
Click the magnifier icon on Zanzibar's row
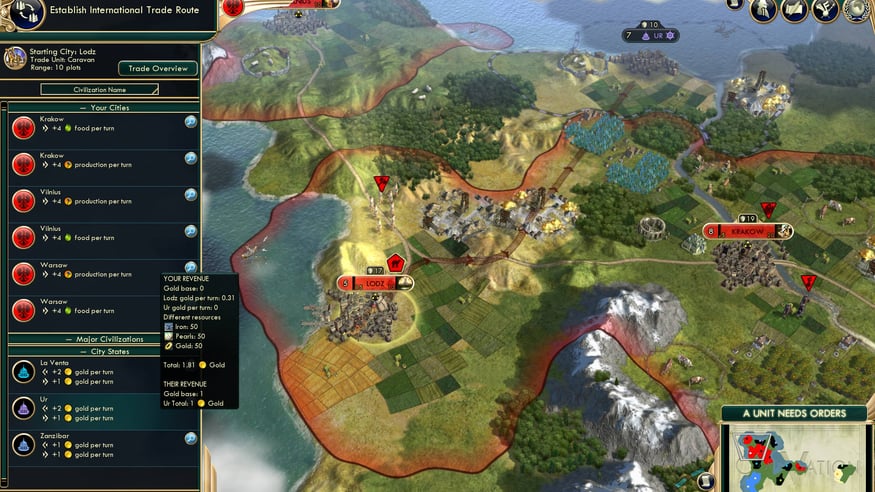(x=190, y=438)
